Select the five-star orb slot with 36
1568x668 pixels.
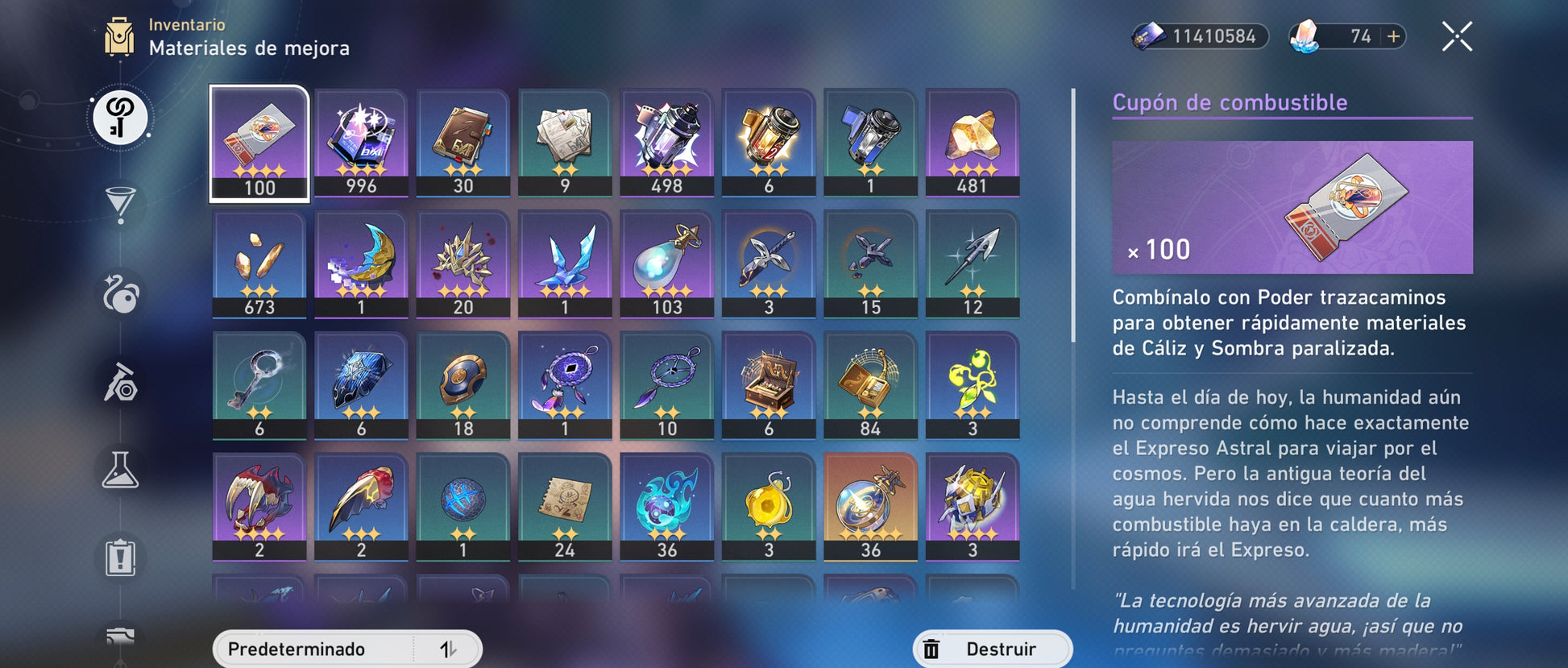870,506
